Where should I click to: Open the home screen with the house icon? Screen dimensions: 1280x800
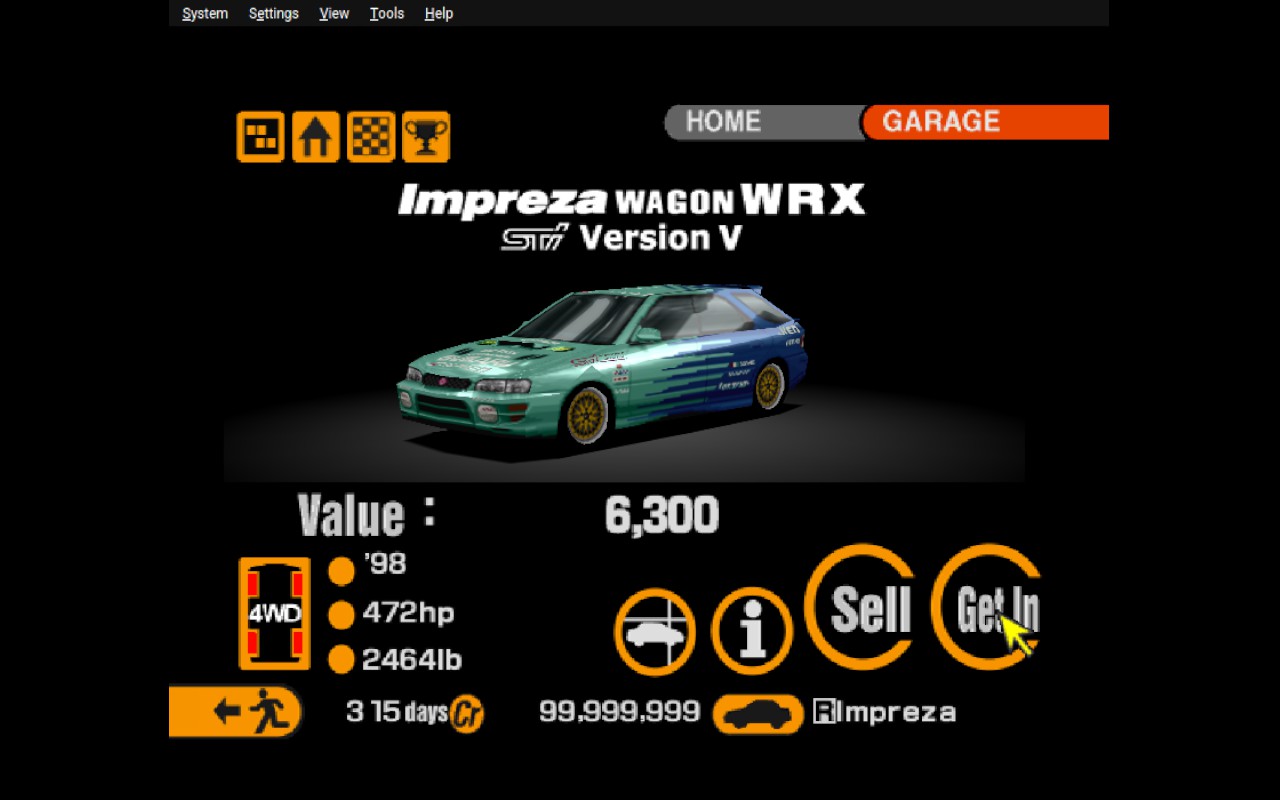[x=315, y=137]
